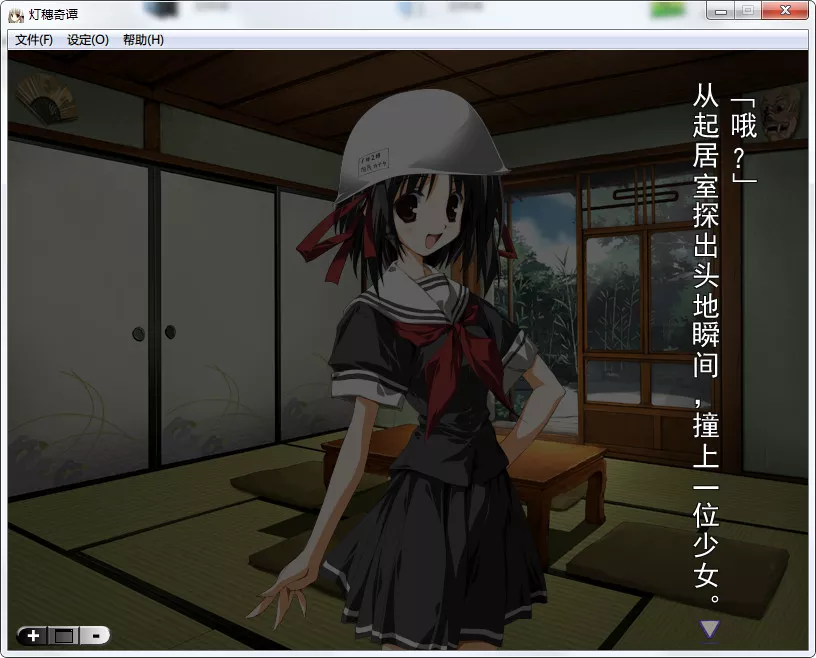Open the 设定(O) menu
Viewport: 816px width, 658px height.
(x=88, y=40)
